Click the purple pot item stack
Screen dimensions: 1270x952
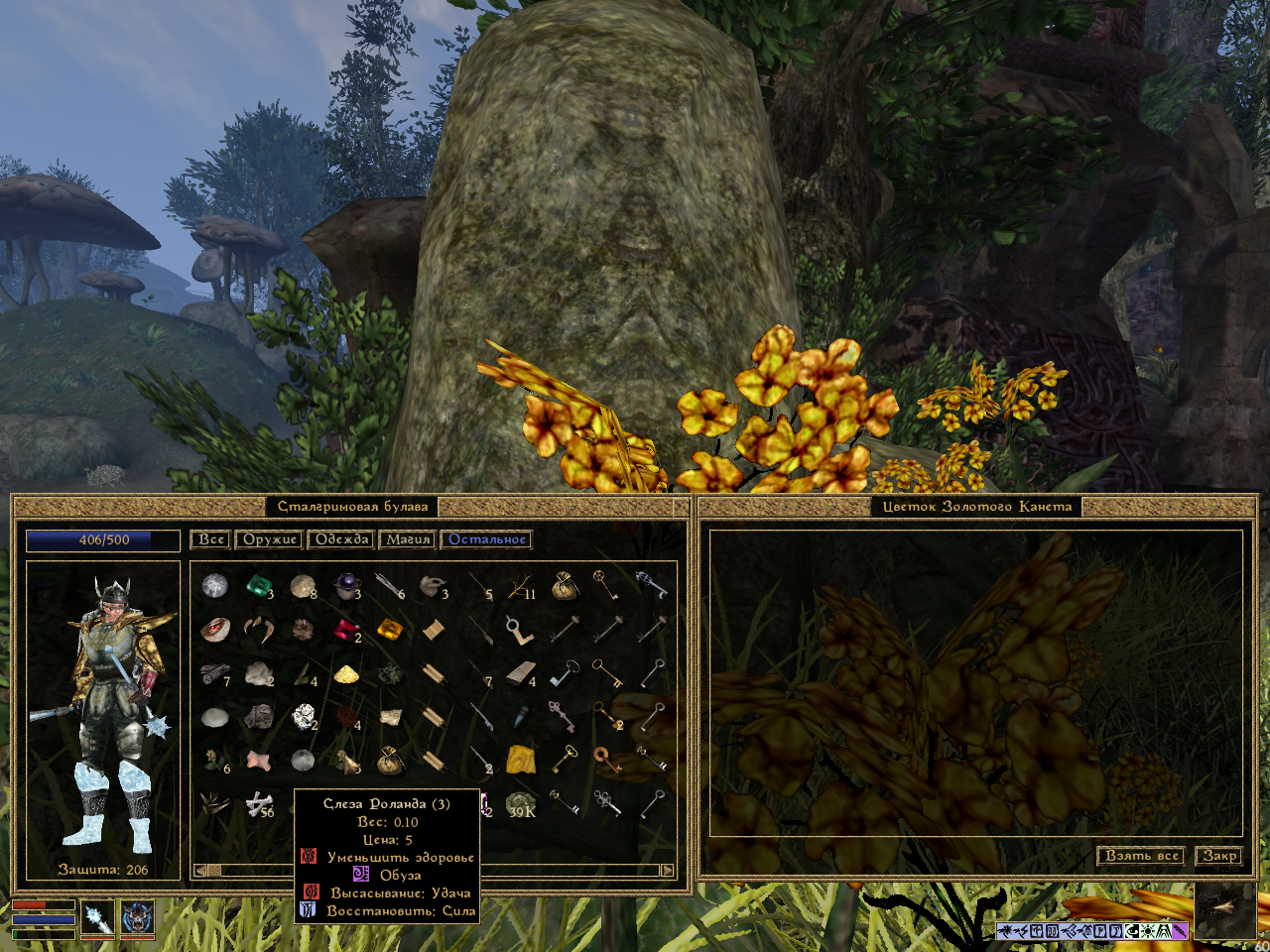point(346,586)
